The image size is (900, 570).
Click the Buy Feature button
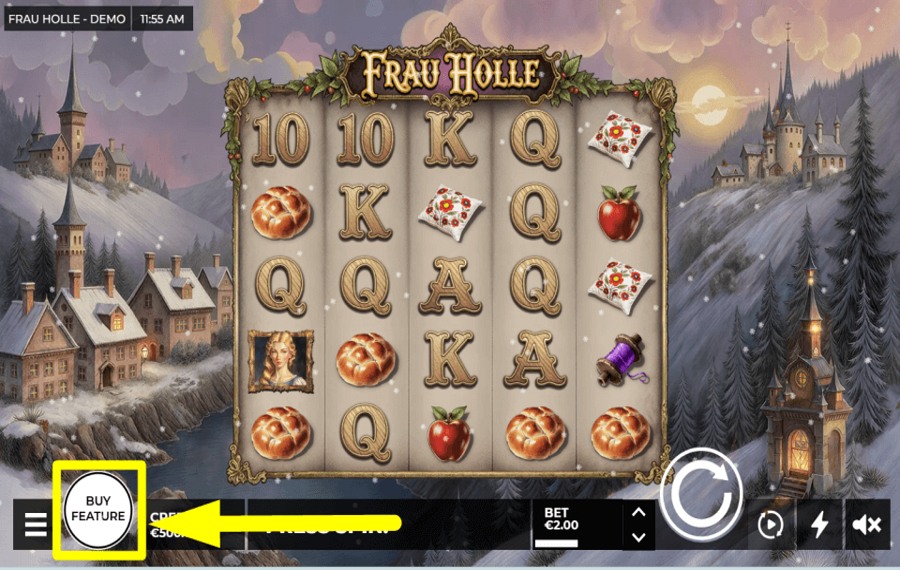click(98, 509)
